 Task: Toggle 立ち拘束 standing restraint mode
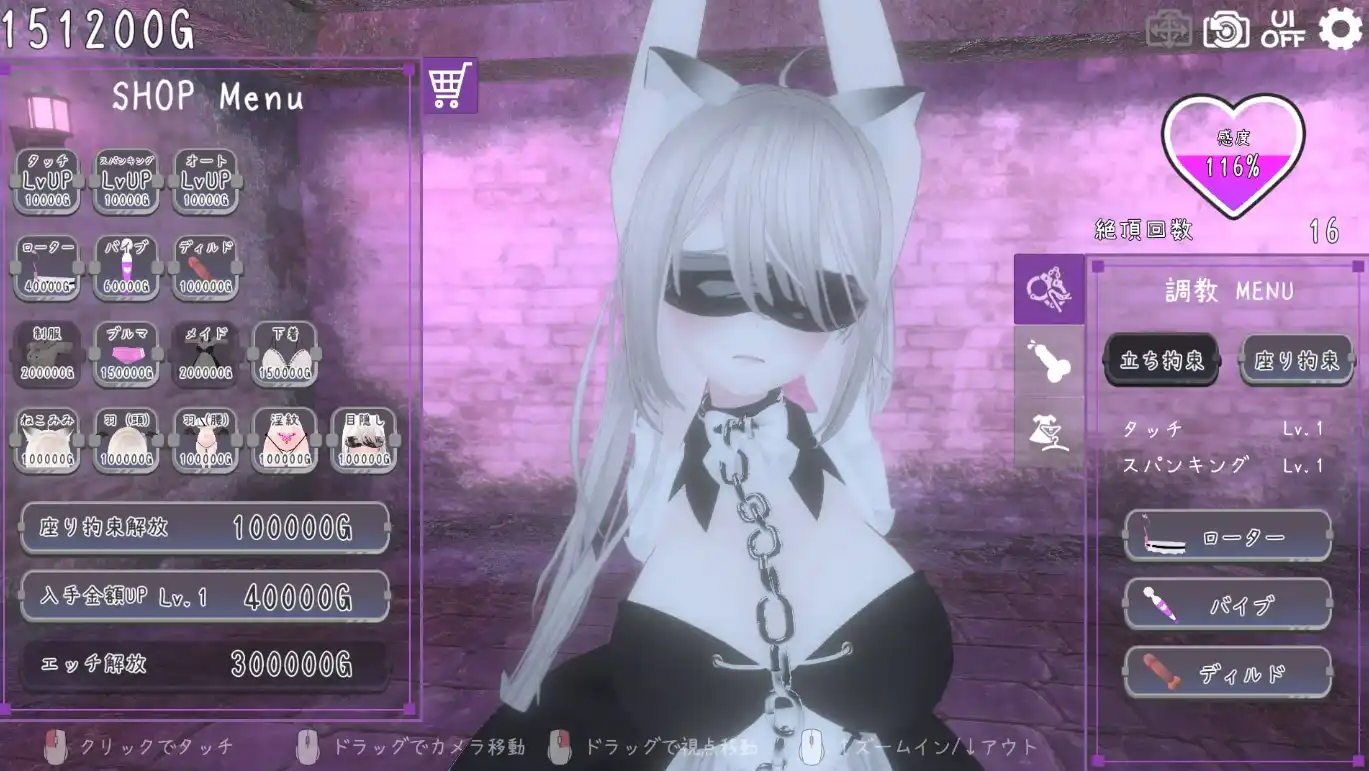point(1162,358)
